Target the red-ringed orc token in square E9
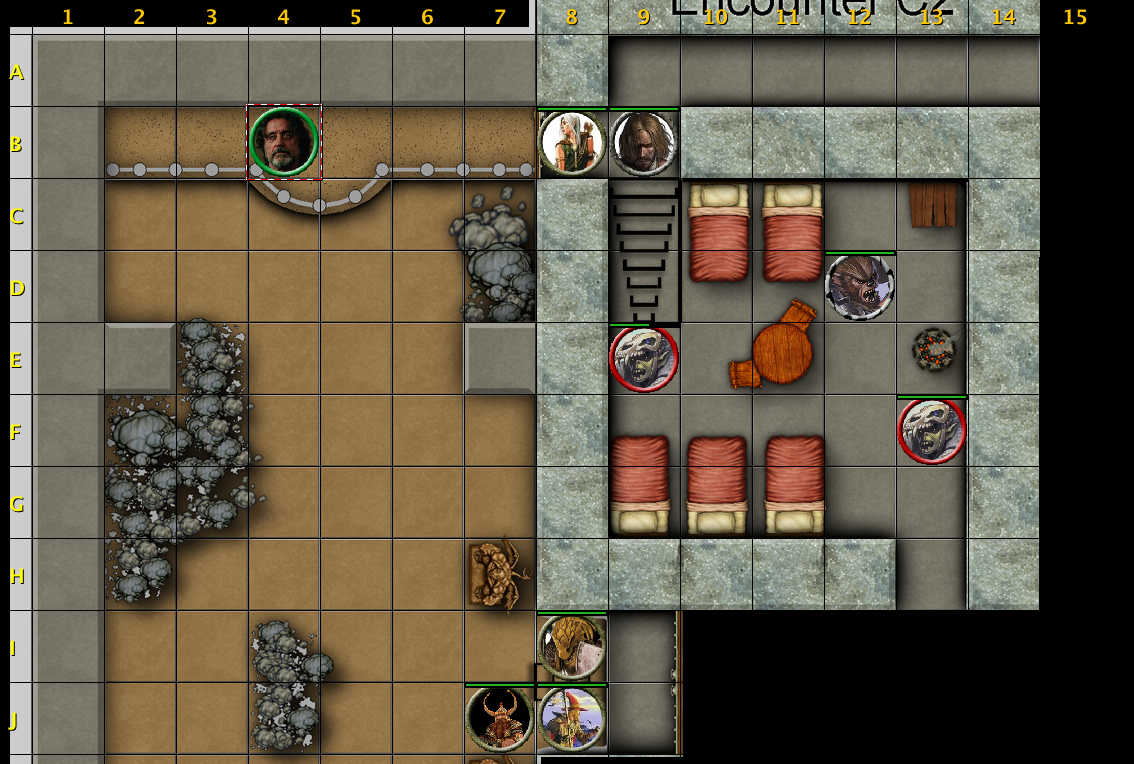 point(644,359)
